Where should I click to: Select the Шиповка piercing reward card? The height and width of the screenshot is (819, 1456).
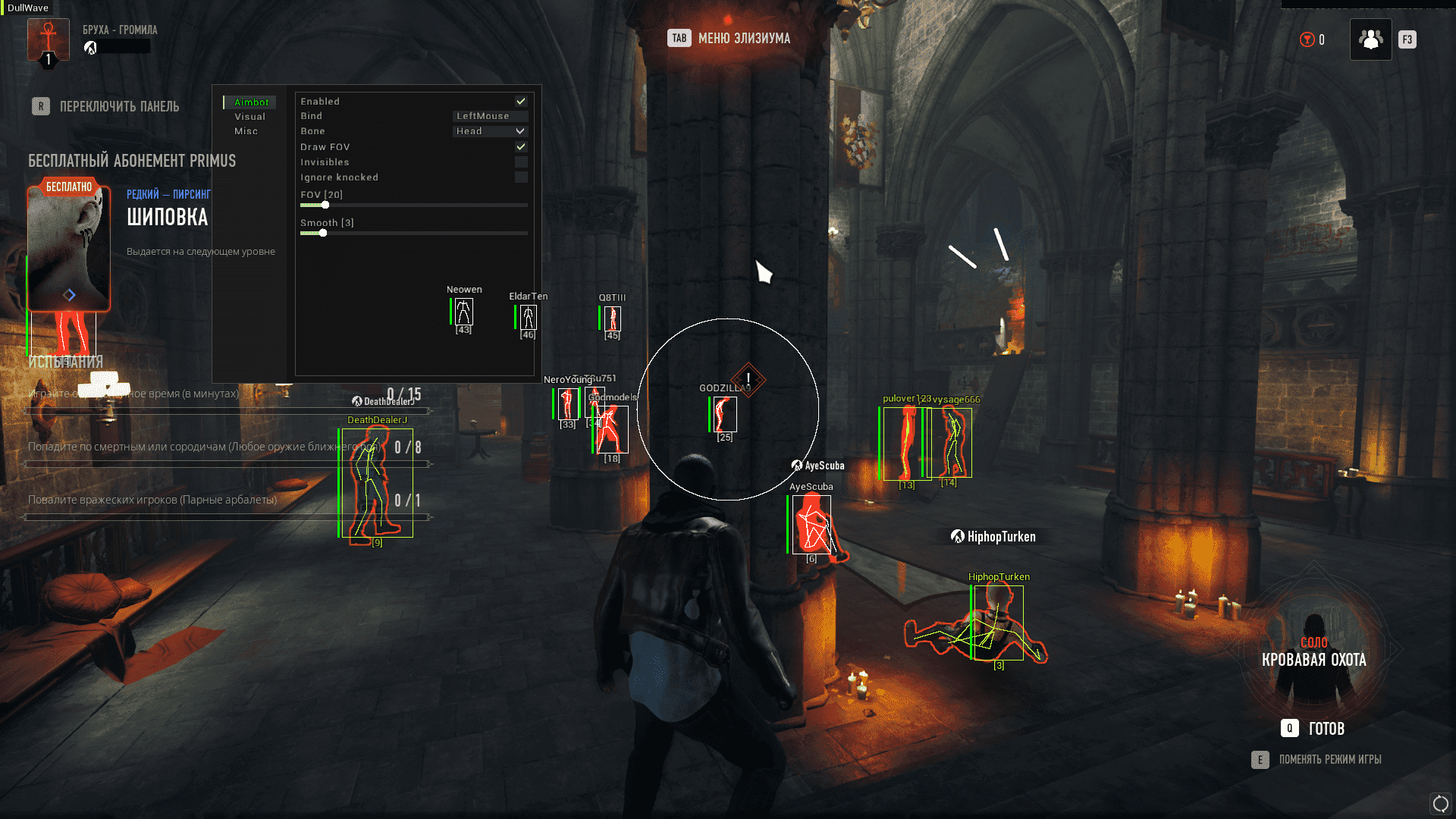coord(69,246)
